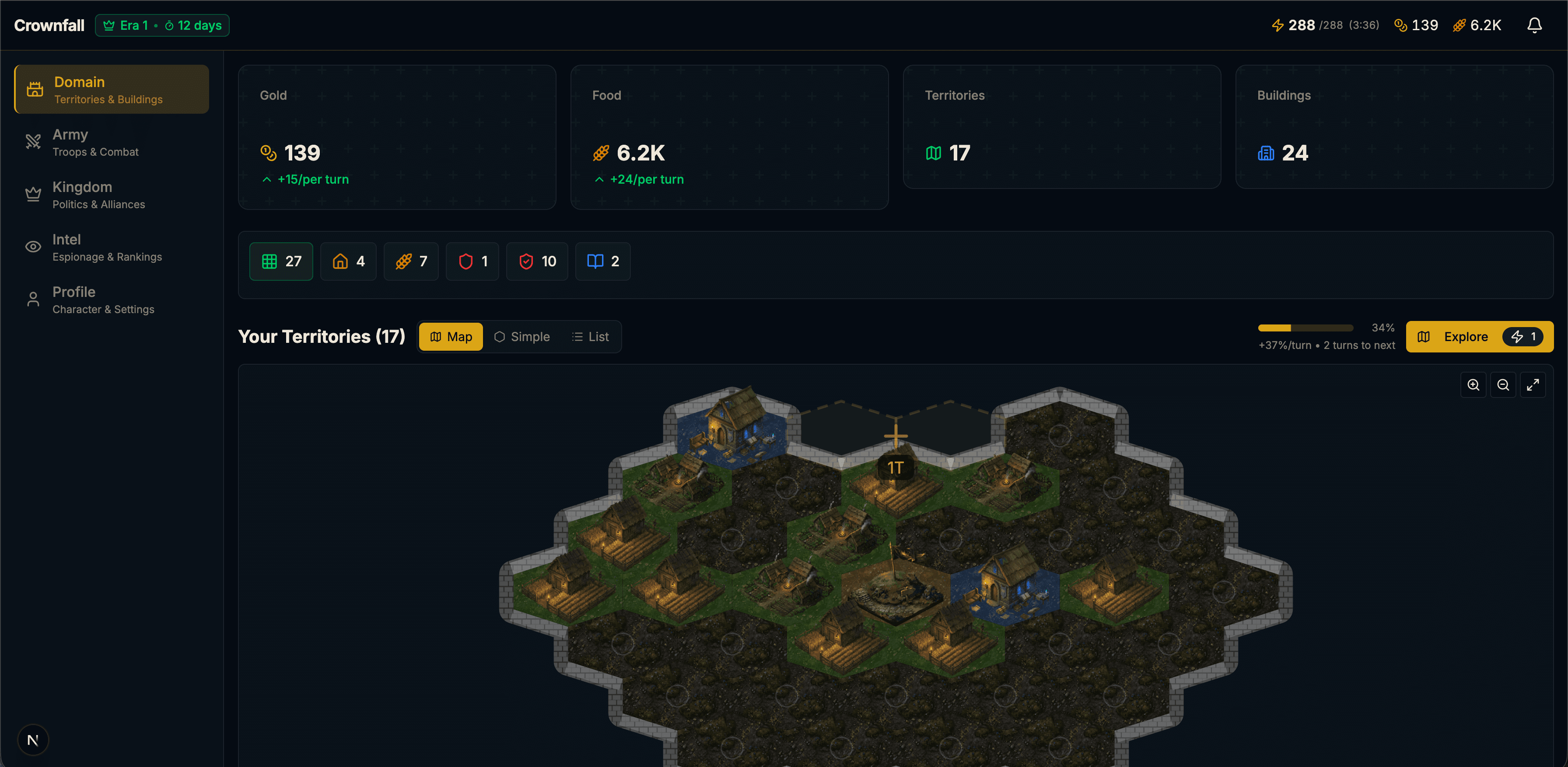Open Intel for Espionage & Rankings
Viewport: 1568px width, 767px height.
click(112, 247)
